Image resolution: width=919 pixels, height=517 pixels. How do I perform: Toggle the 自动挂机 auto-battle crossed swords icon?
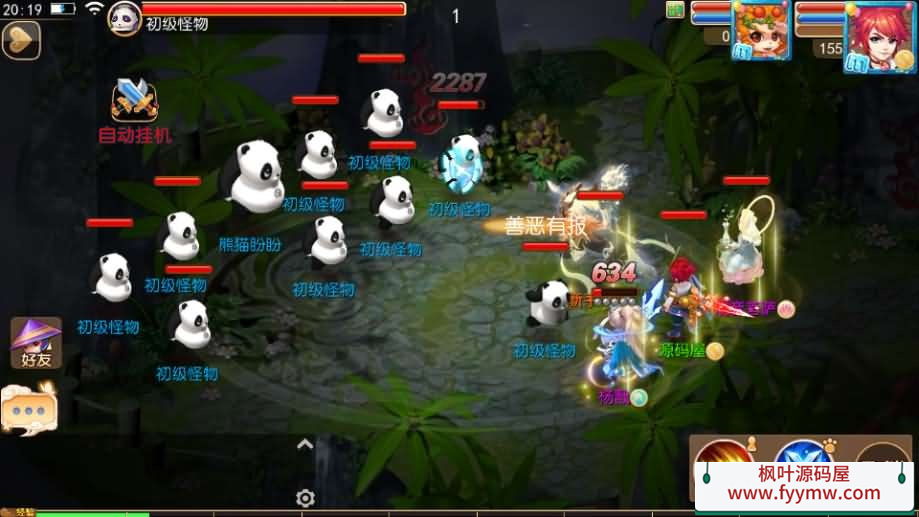134,101
